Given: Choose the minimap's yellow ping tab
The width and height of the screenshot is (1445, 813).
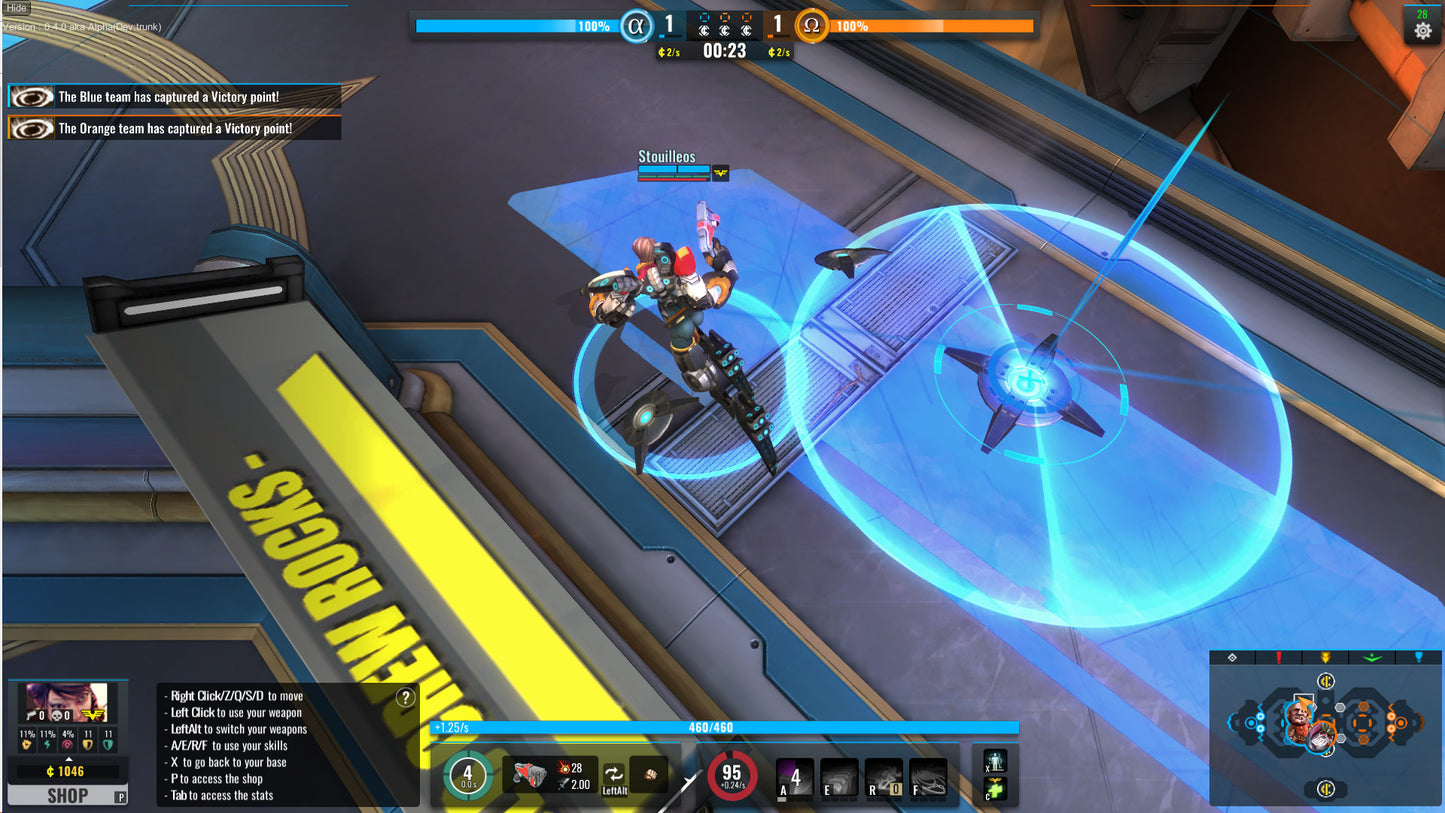Looking at the screenshot, I should 1325,658.
